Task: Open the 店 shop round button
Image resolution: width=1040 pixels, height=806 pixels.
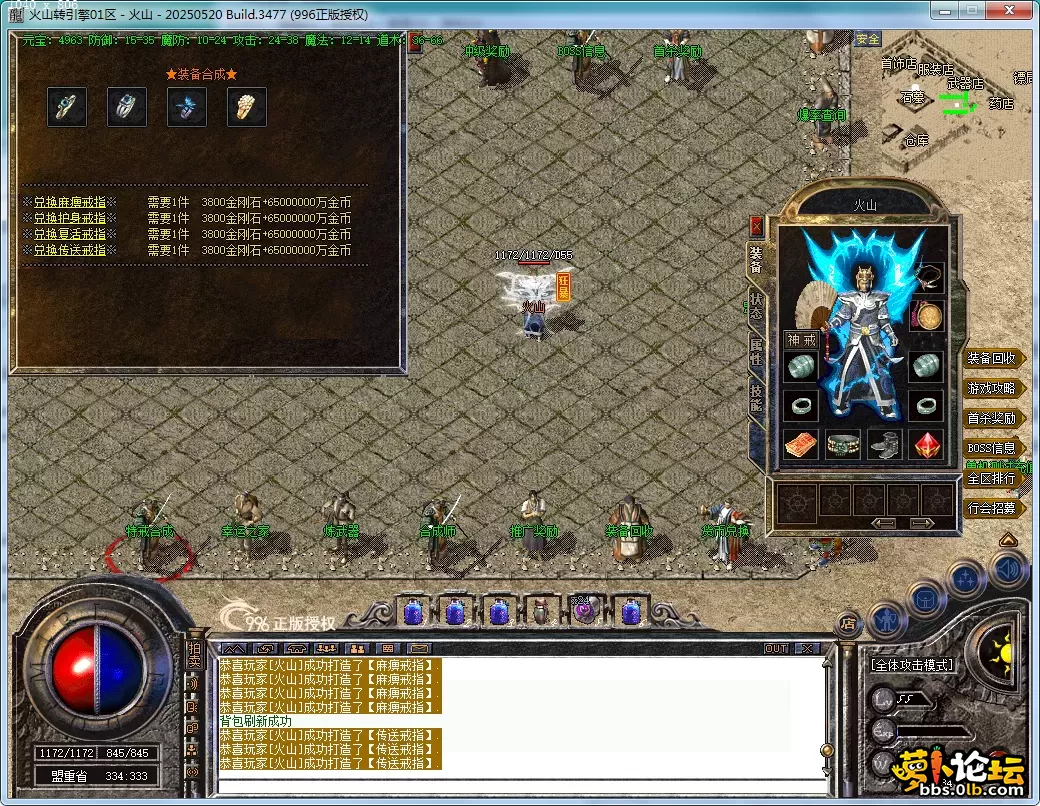Action: (848, 624)
